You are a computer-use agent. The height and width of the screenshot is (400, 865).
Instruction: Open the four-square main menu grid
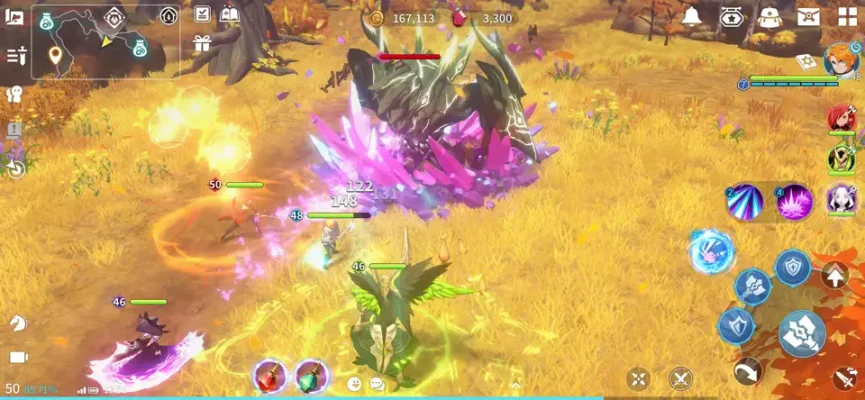pyautogui.click(x=848, y=17)
